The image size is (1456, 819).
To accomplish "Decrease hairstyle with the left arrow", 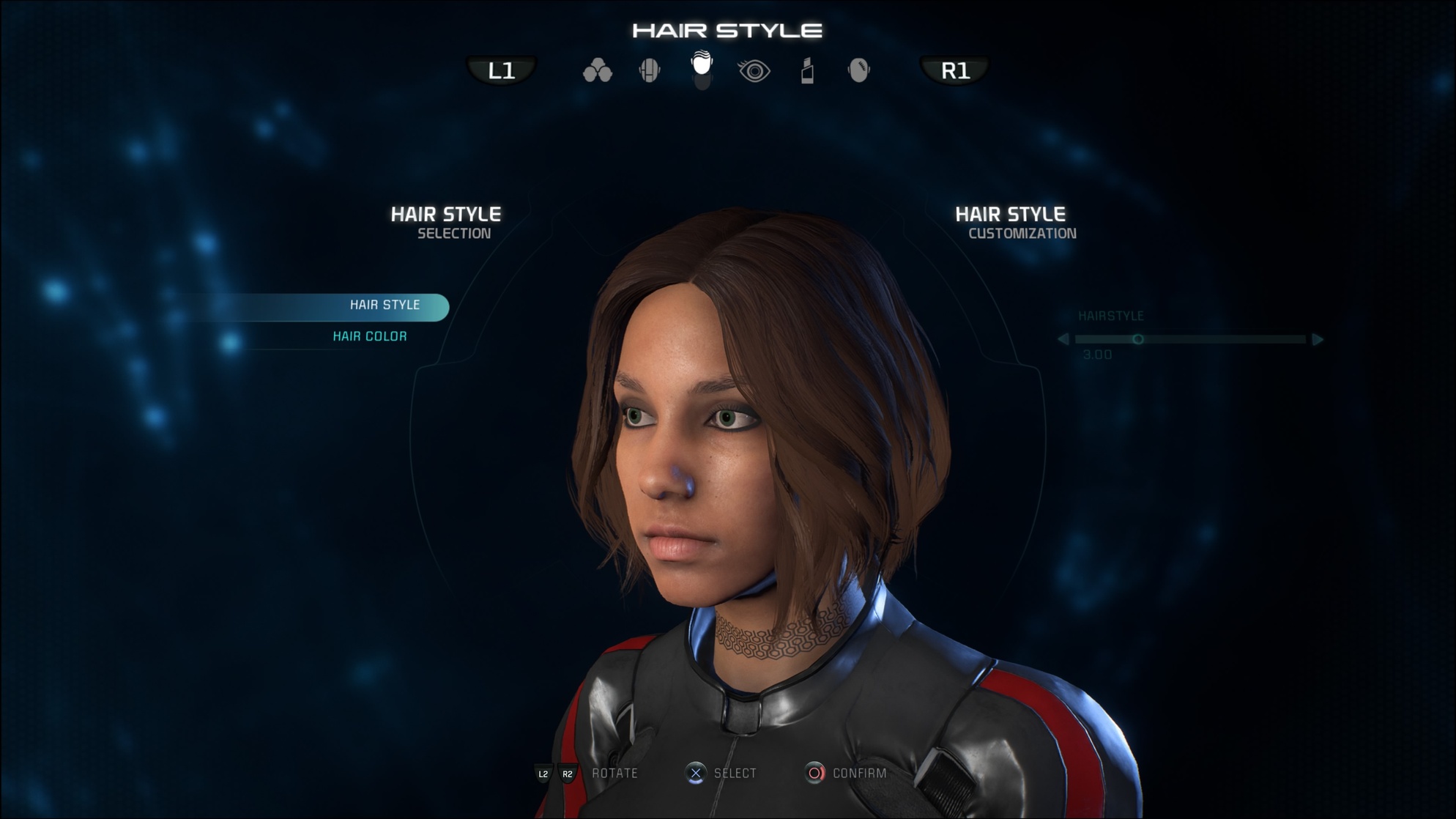I will [x=1063, y=339].
